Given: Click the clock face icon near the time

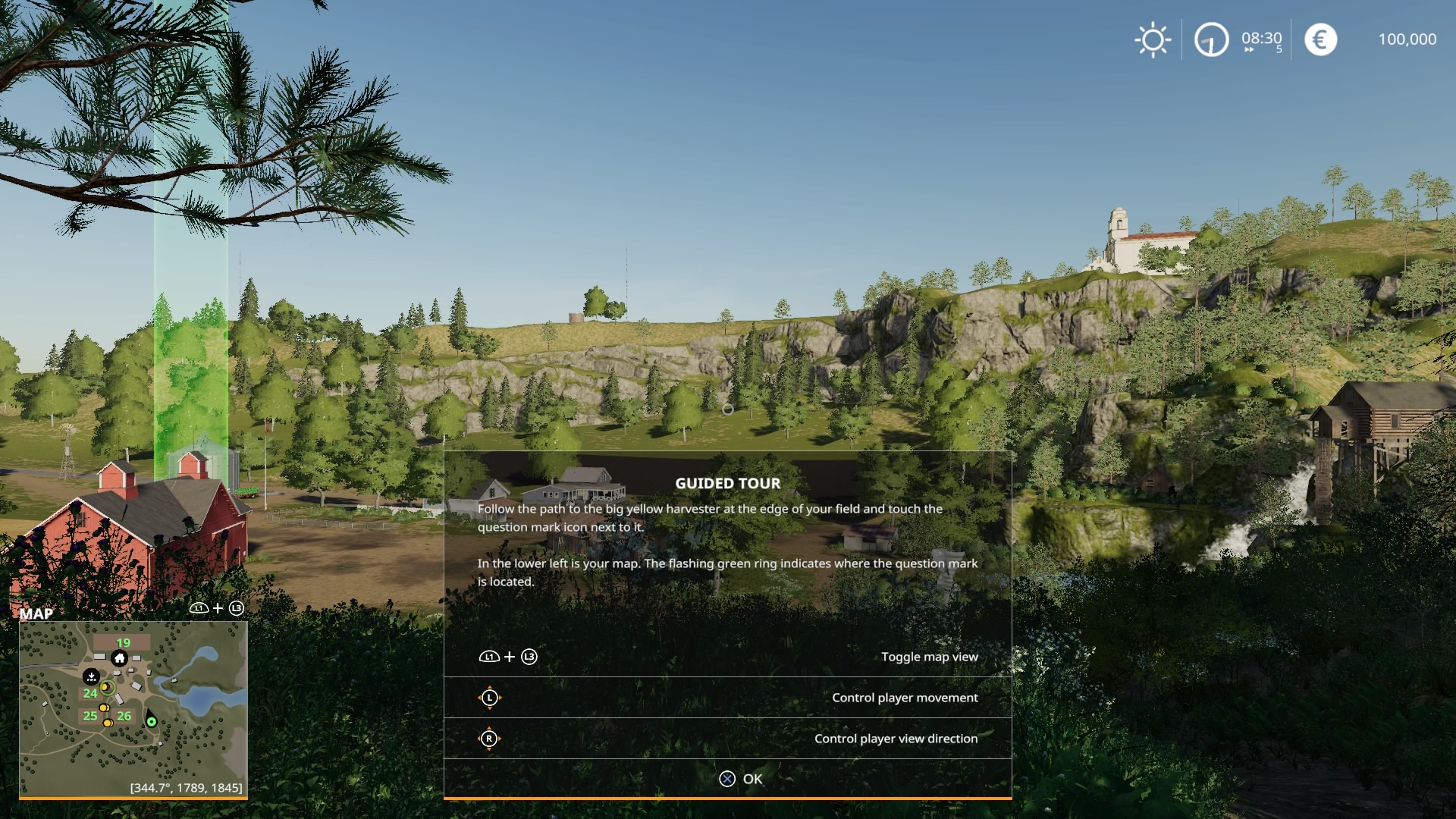Looking at the screenshot, I should (1211, 39).
